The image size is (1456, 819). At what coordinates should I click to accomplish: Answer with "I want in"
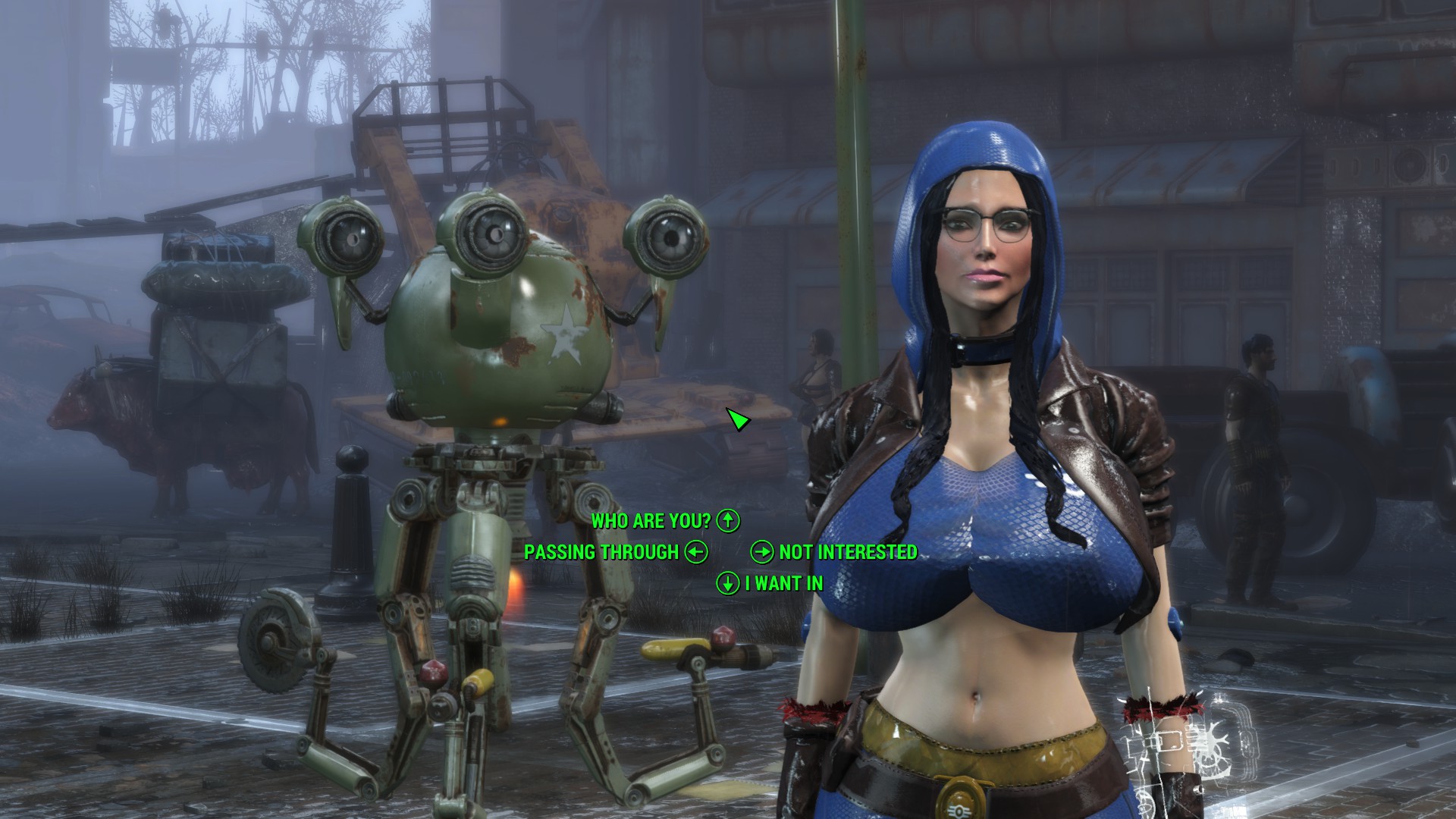783,583
